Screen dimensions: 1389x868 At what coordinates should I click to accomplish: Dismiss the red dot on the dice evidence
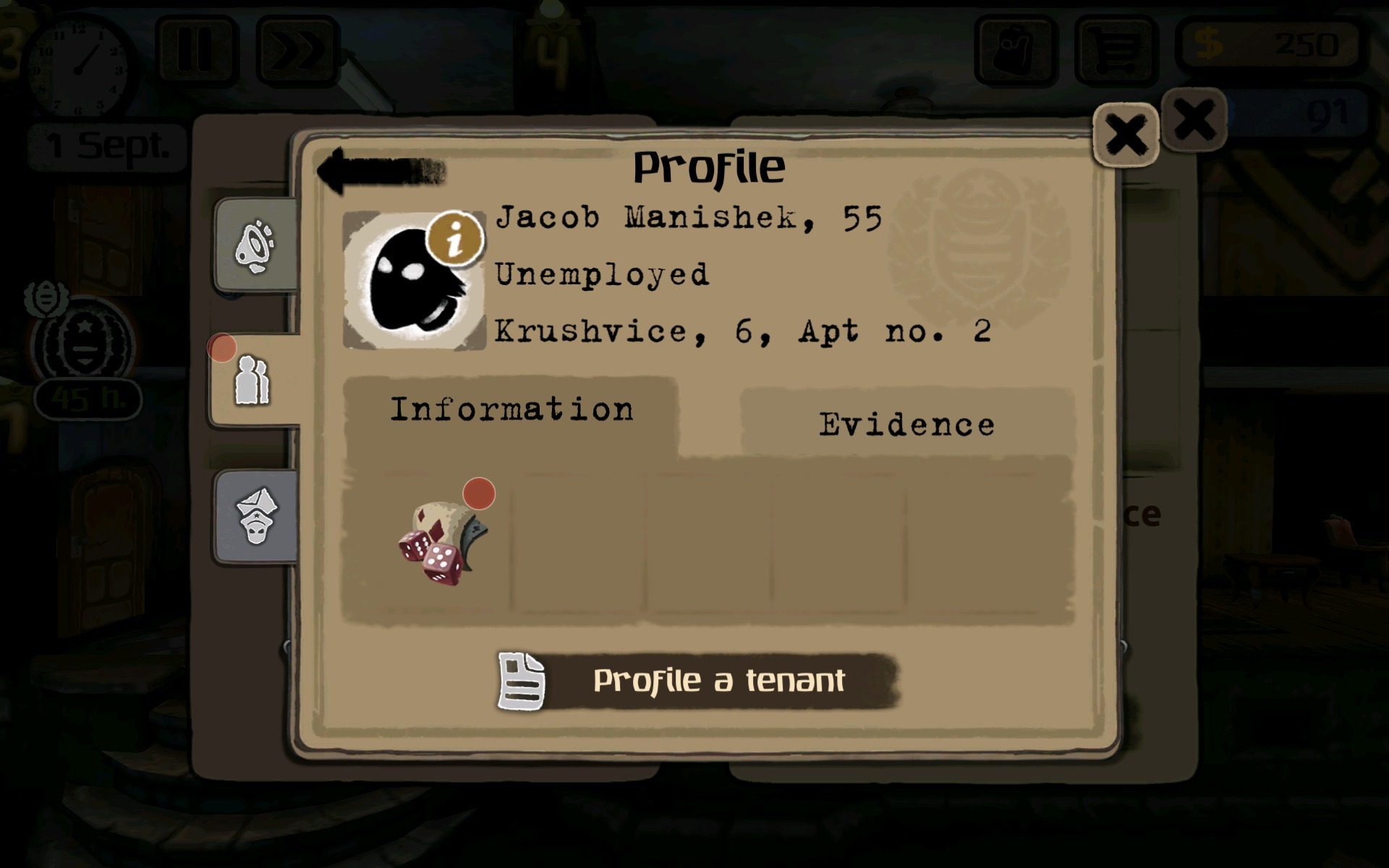coord(477,494)
